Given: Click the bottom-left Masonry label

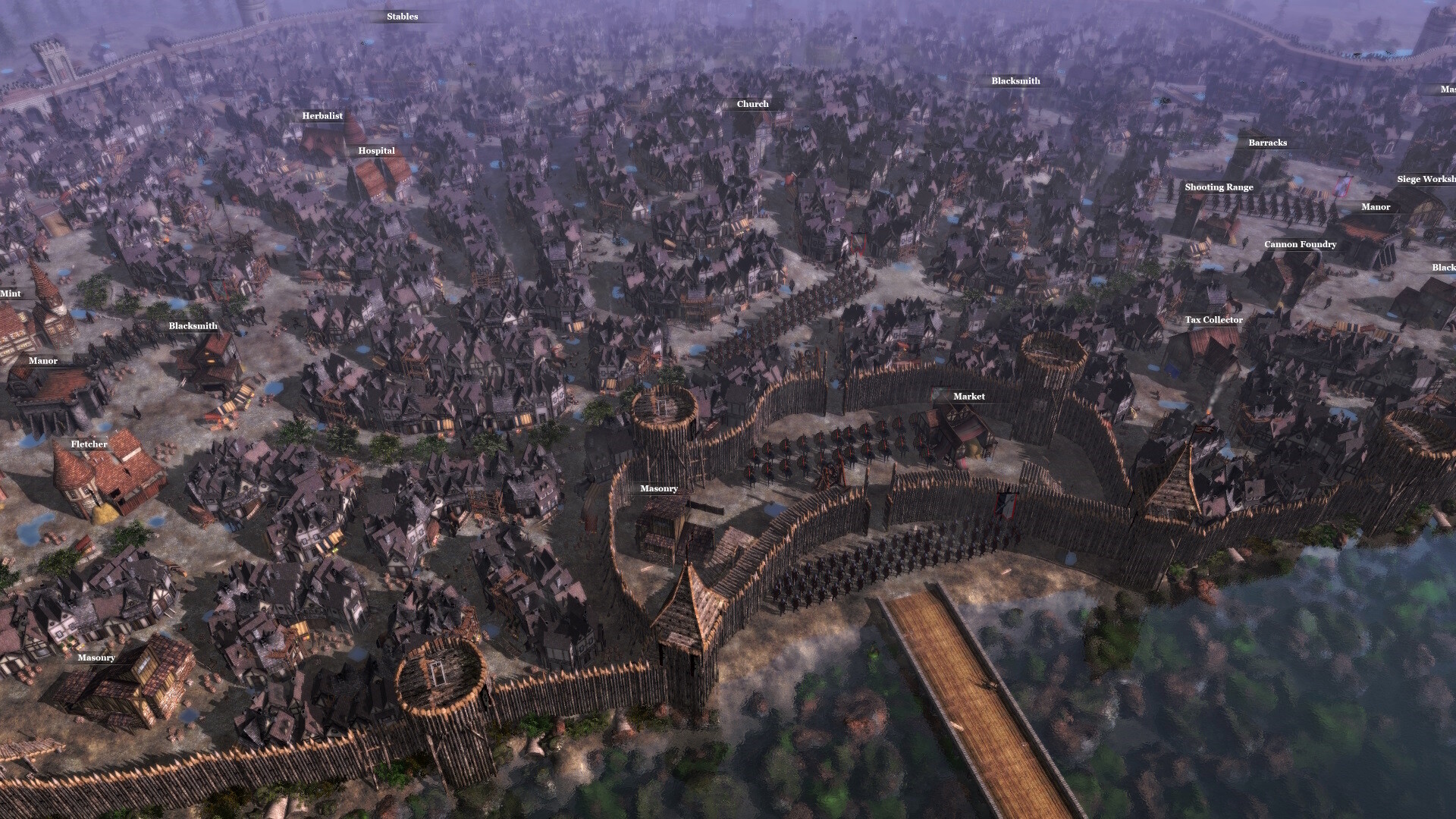Looking at the screenshot, I should (96, 657).
